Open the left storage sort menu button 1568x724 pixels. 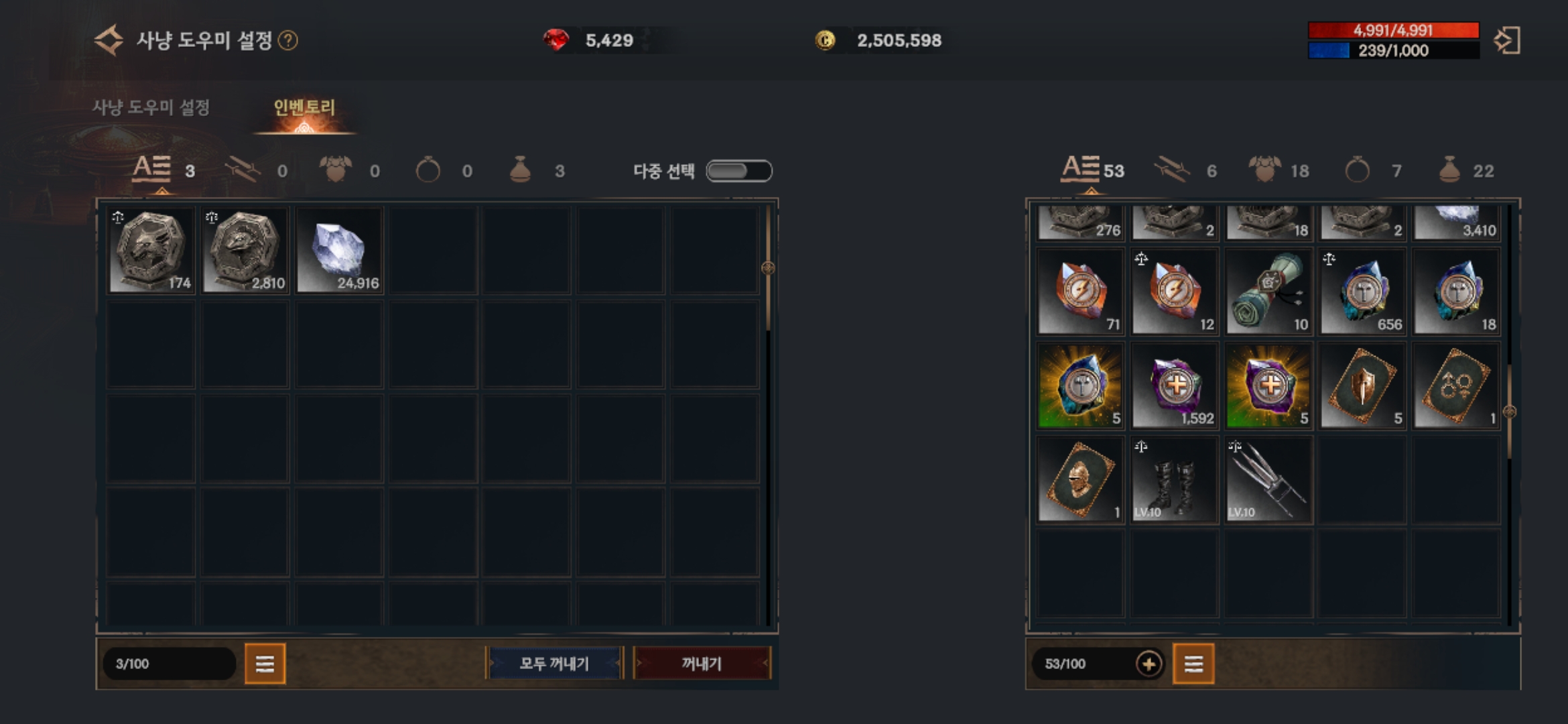point(265,664)
